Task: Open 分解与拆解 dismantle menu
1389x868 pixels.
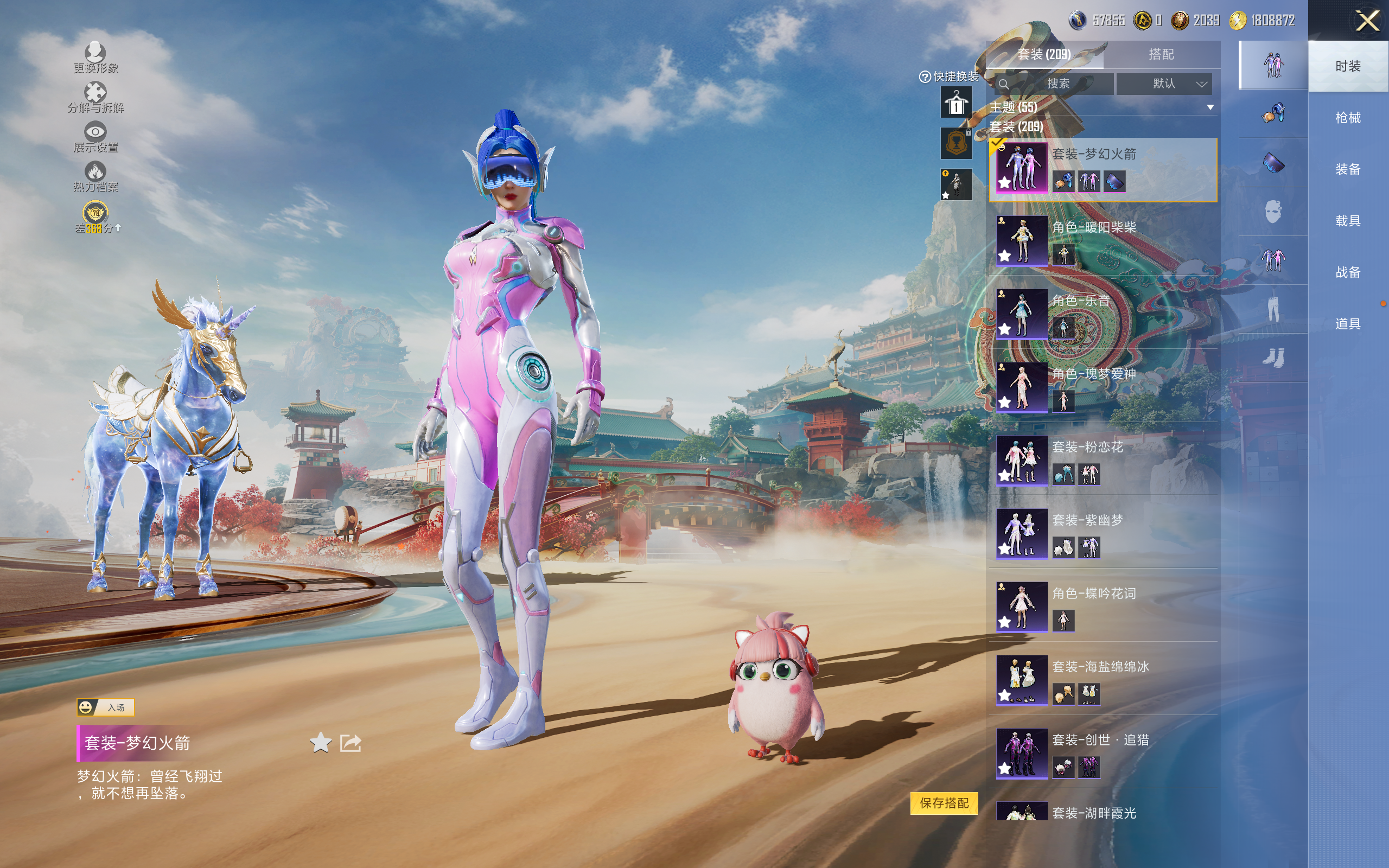Action: click(x=95, y=98)
